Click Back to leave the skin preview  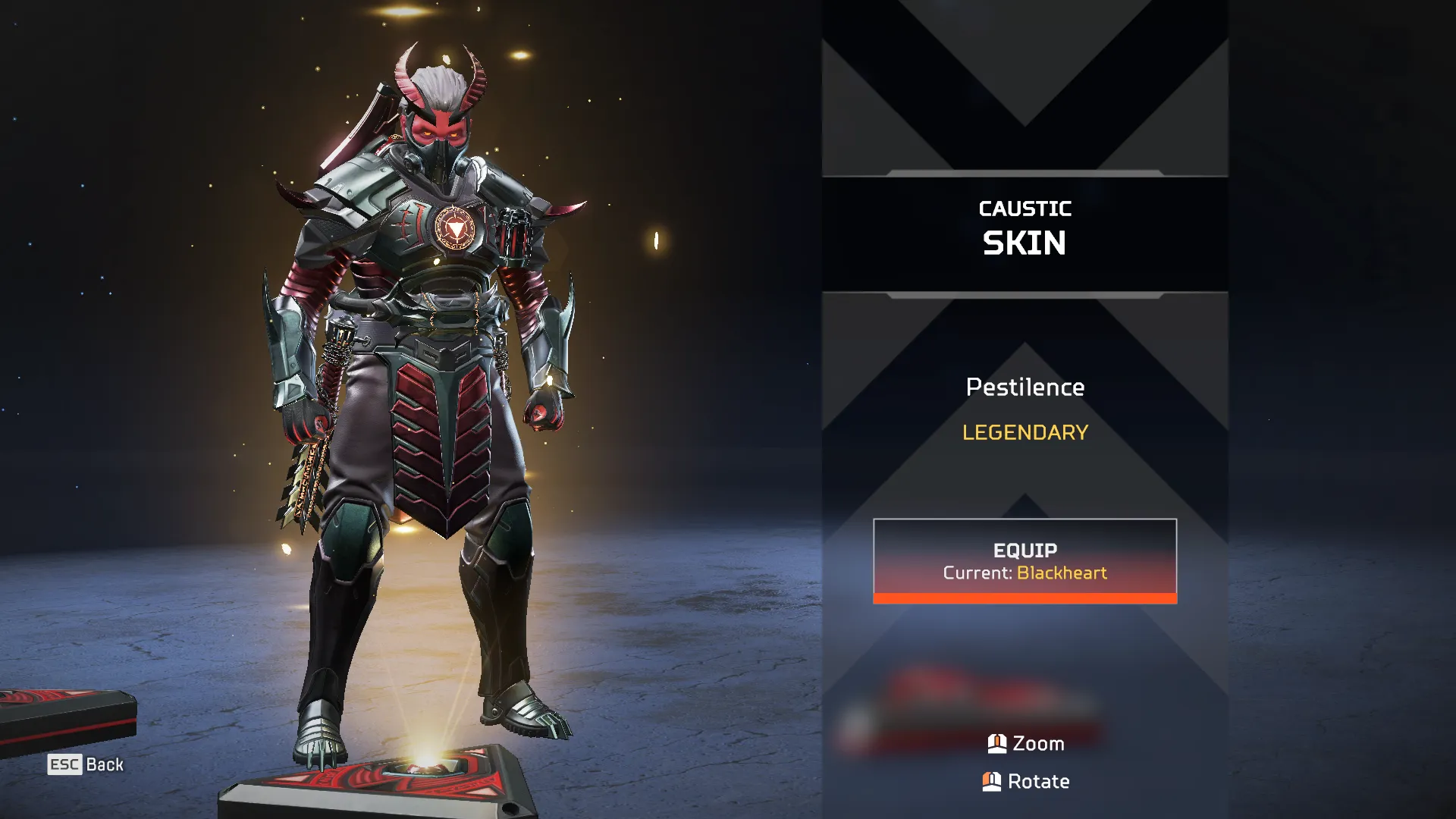coord(105,764)
